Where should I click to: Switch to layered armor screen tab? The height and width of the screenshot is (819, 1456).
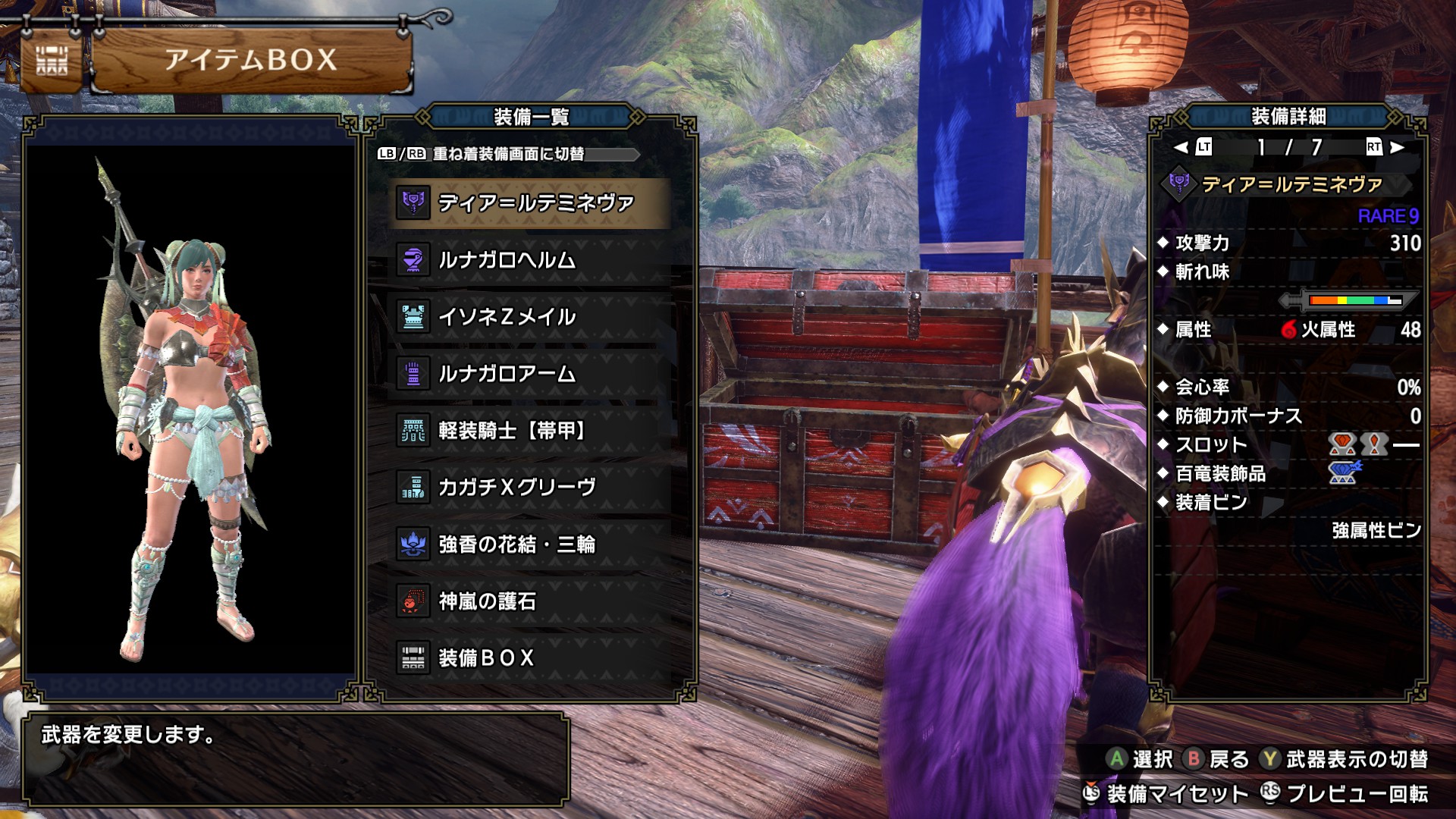click(x=507, y=154)
